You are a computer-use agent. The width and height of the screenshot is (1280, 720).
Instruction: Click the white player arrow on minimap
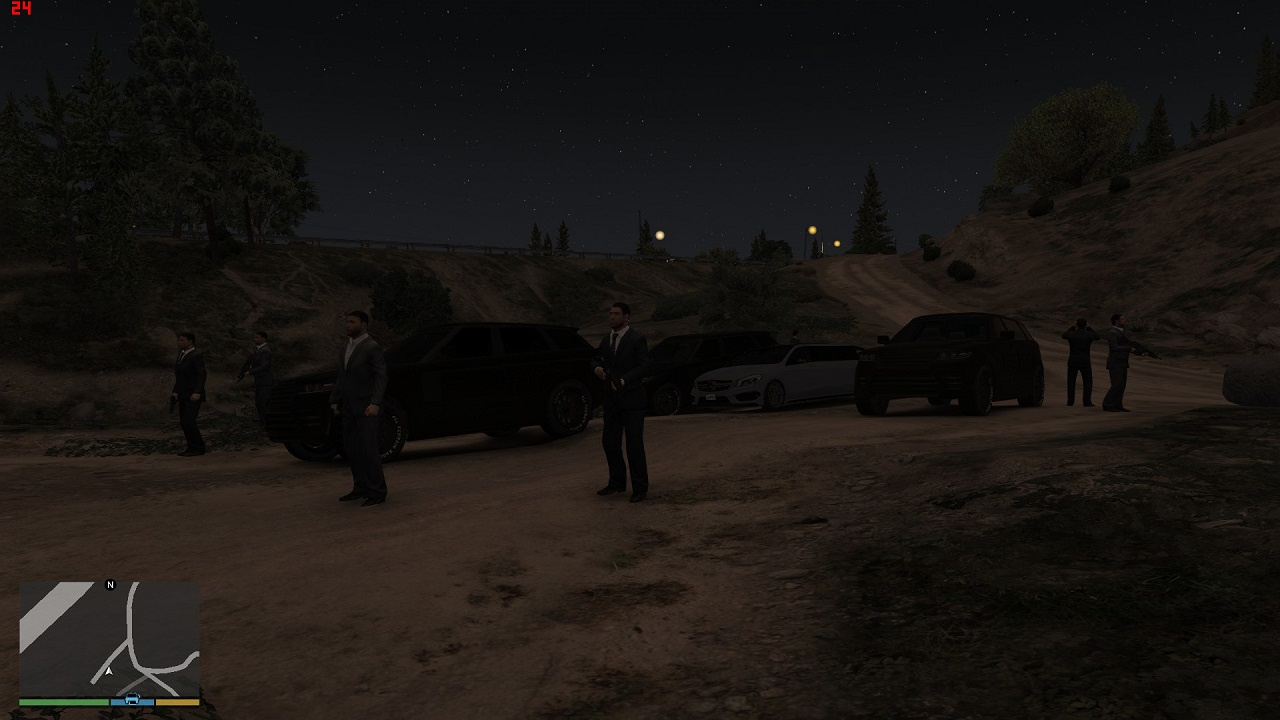(109, 671)
